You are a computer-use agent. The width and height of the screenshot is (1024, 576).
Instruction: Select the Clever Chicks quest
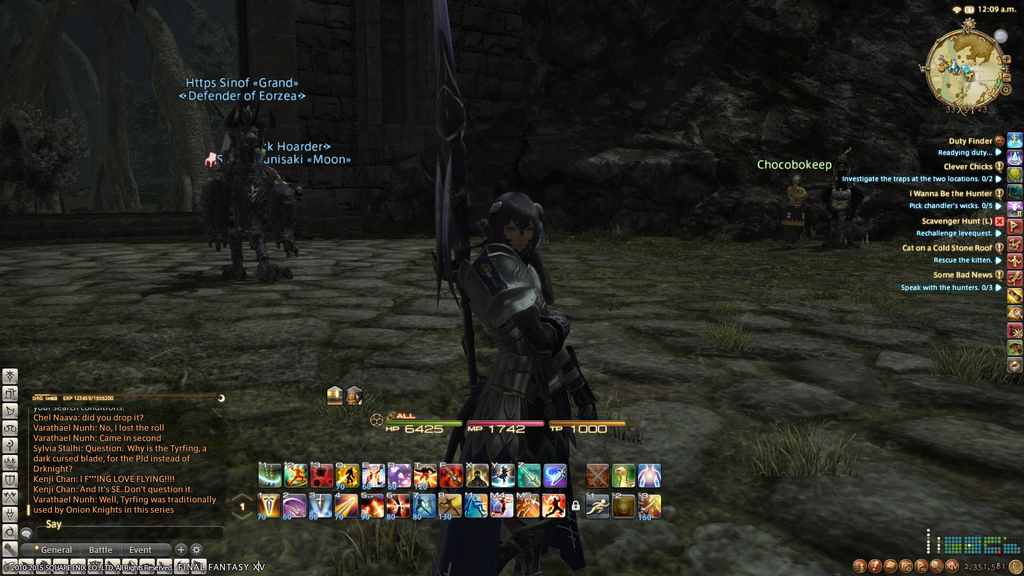(967, 167)
